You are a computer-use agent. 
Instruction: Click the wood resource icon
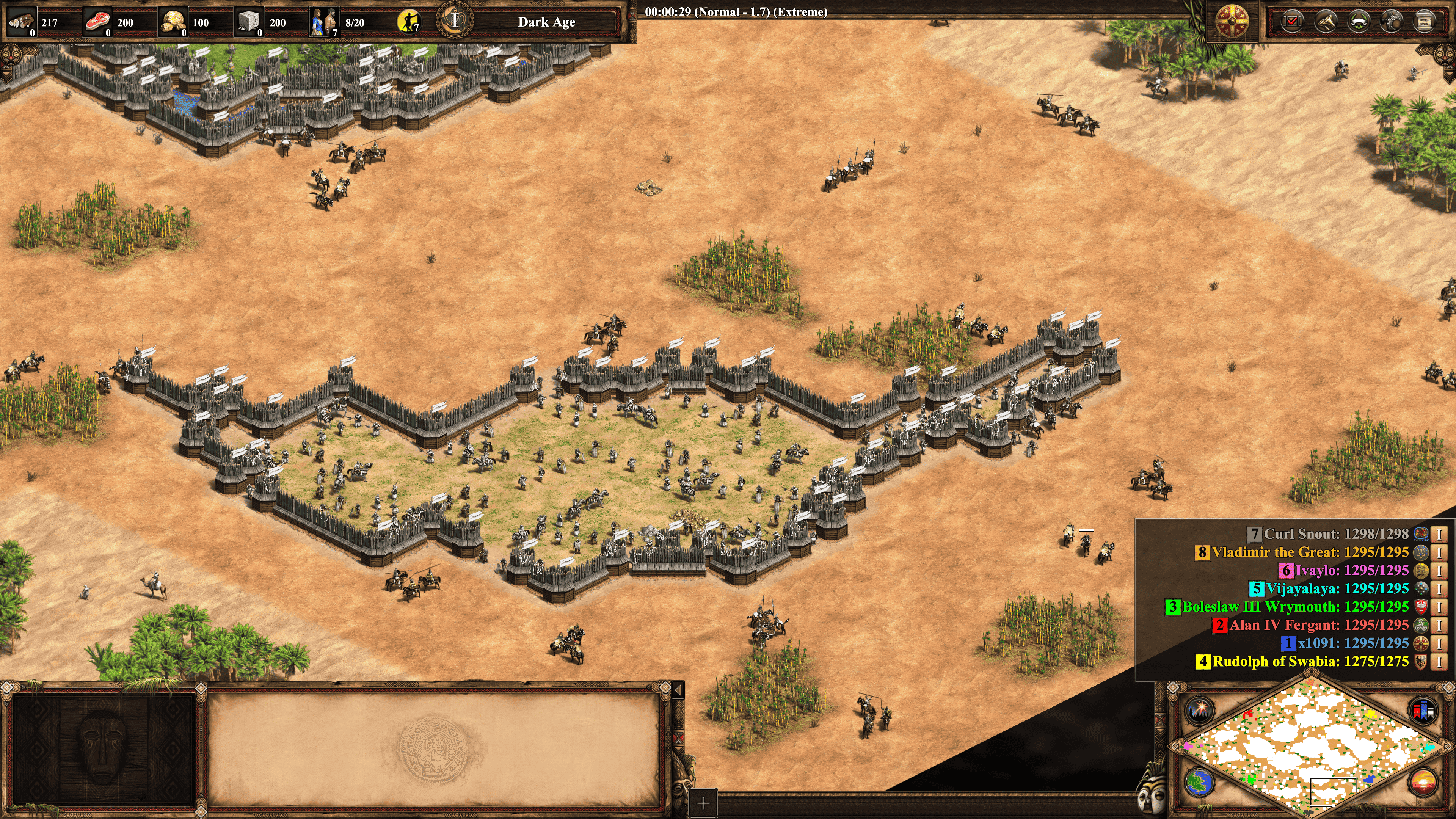21,22
